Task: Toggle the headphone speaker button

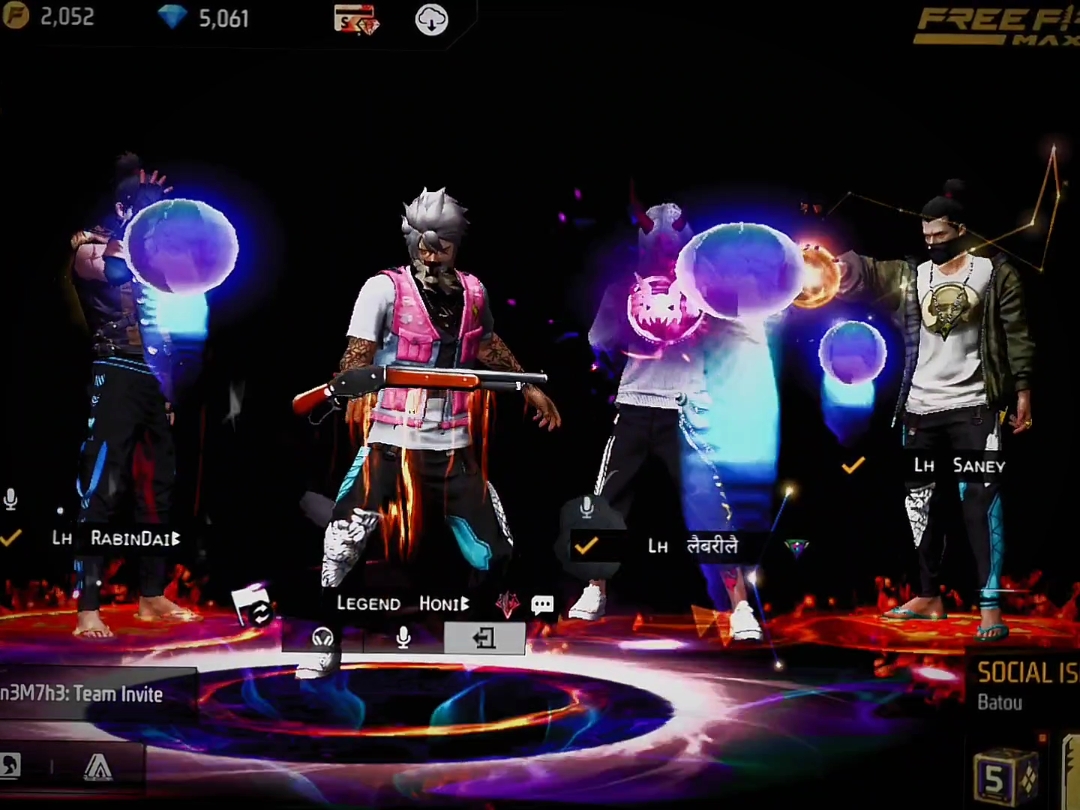Action: point(322,638)
